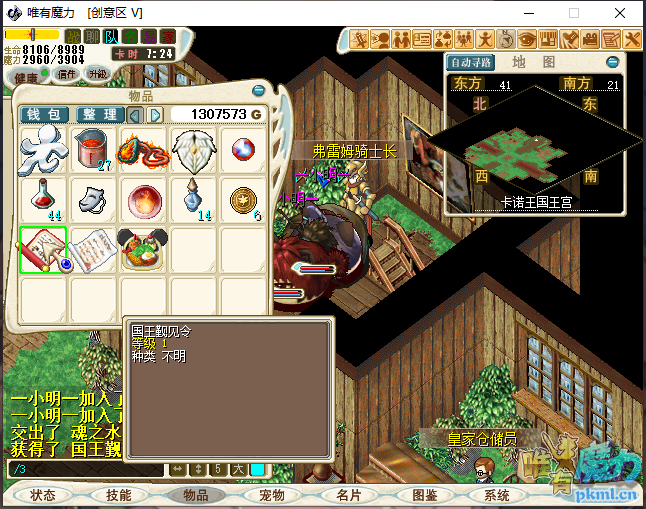The width and height of the screenshot is (646, 509).
Task: Go to the next inventory page arrow
Action: pyautogui.click(x=155, y=115)
